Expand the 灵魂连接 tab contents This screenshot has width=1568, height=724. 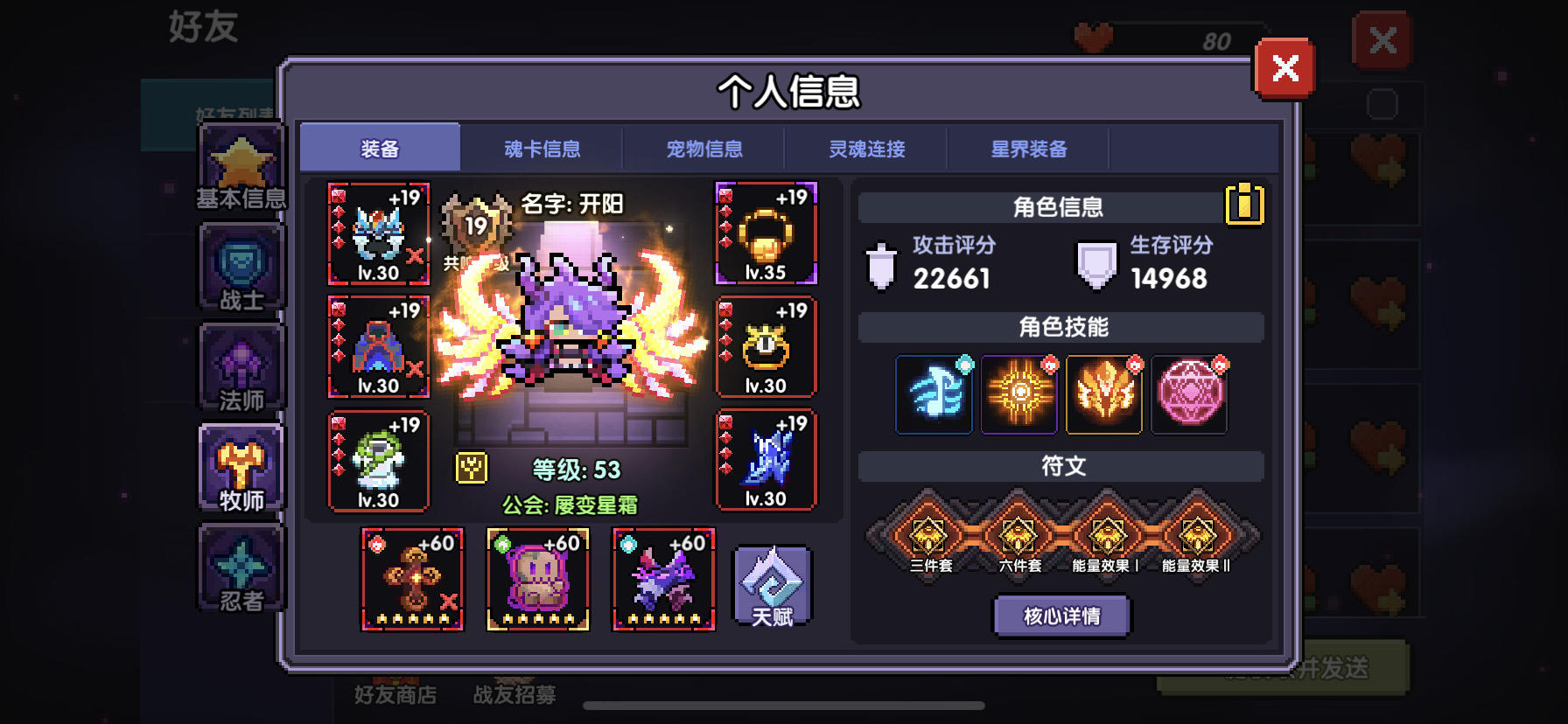(866, 149)
